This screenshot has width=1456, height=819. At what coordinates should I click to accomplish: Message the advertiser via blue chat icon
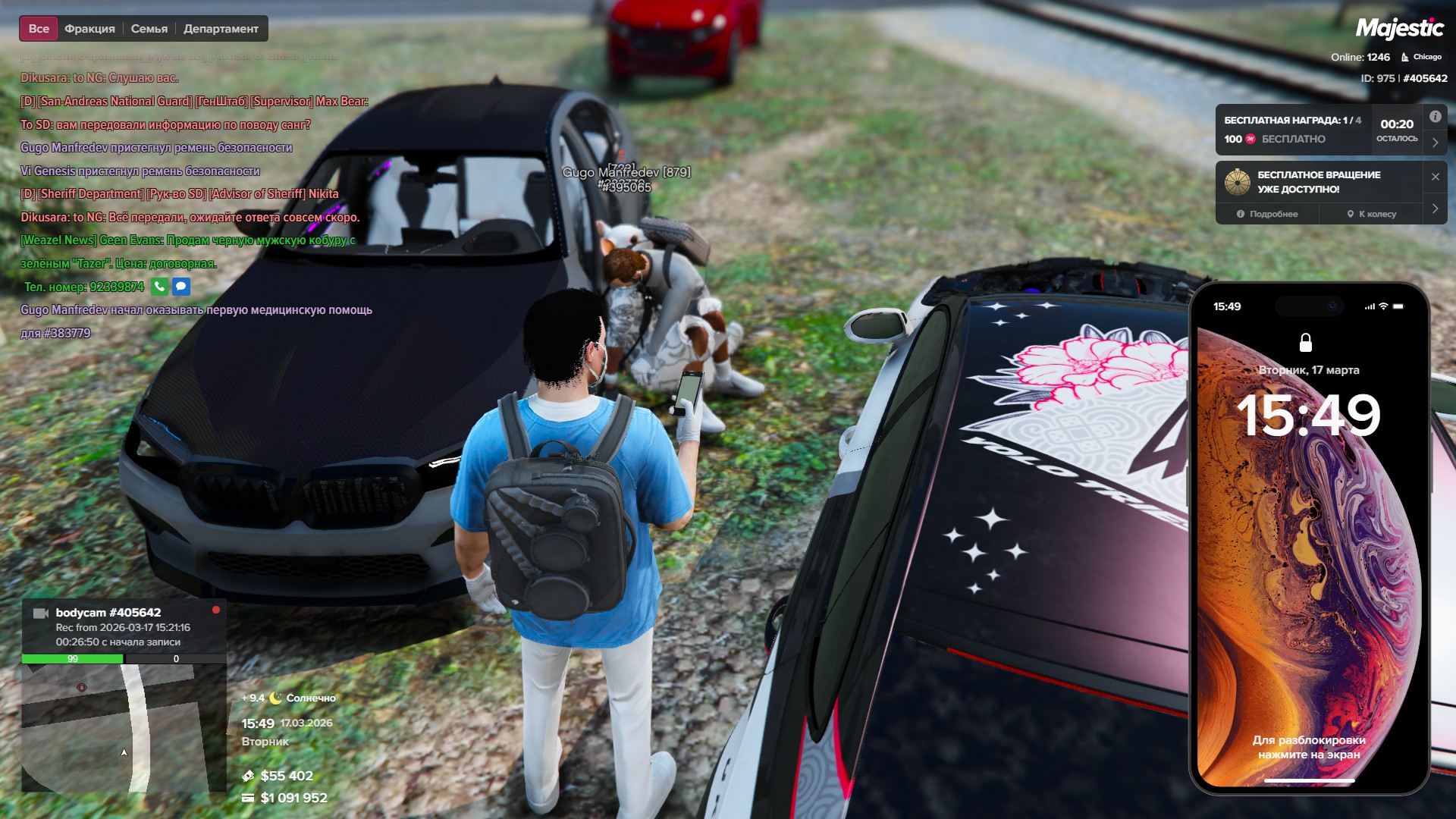click(180, 287)
